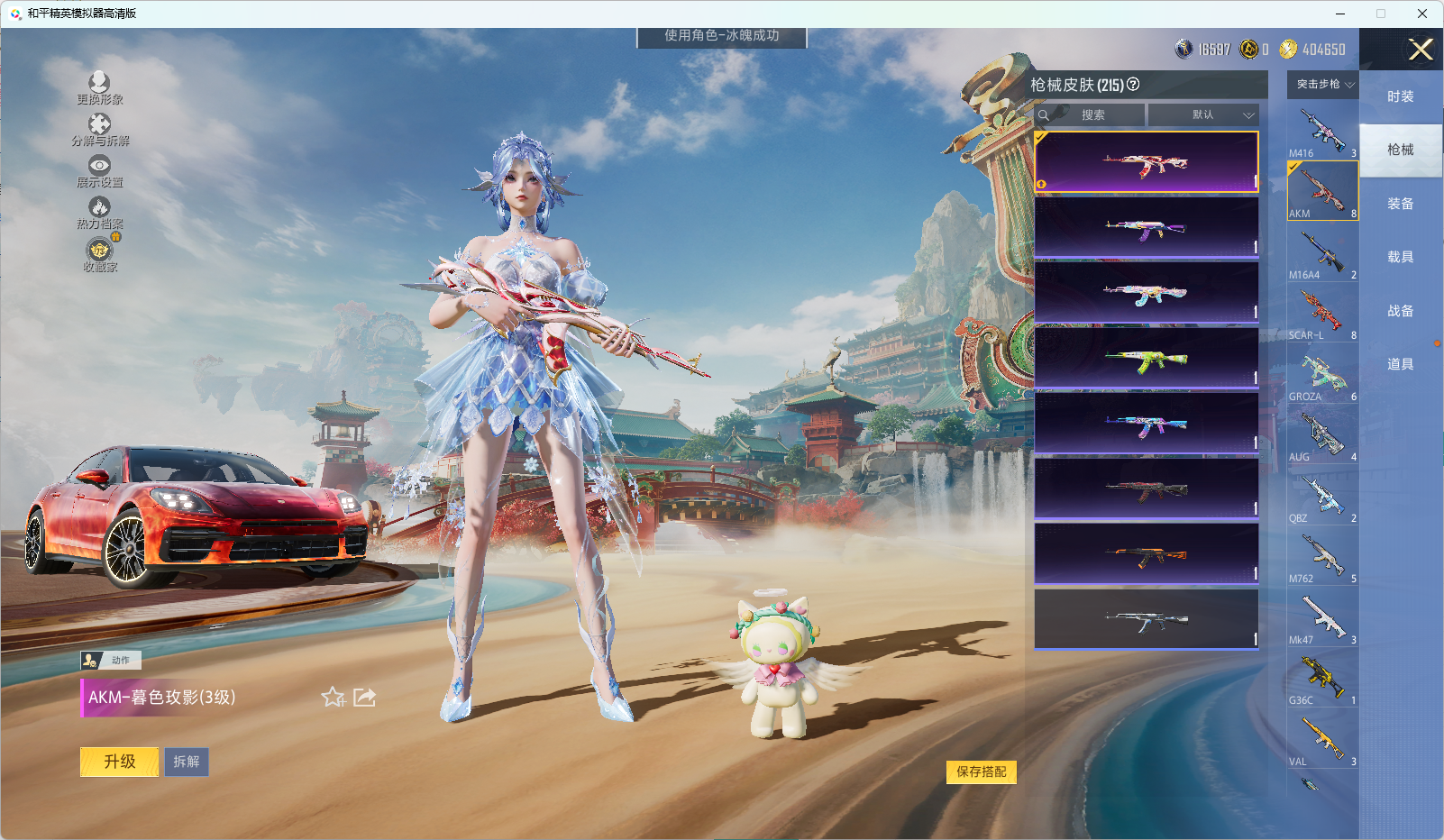This screenshot has width=1444, height=840.
Task: Pick the GROZA weapon entry
Action: pos(1322,375)
